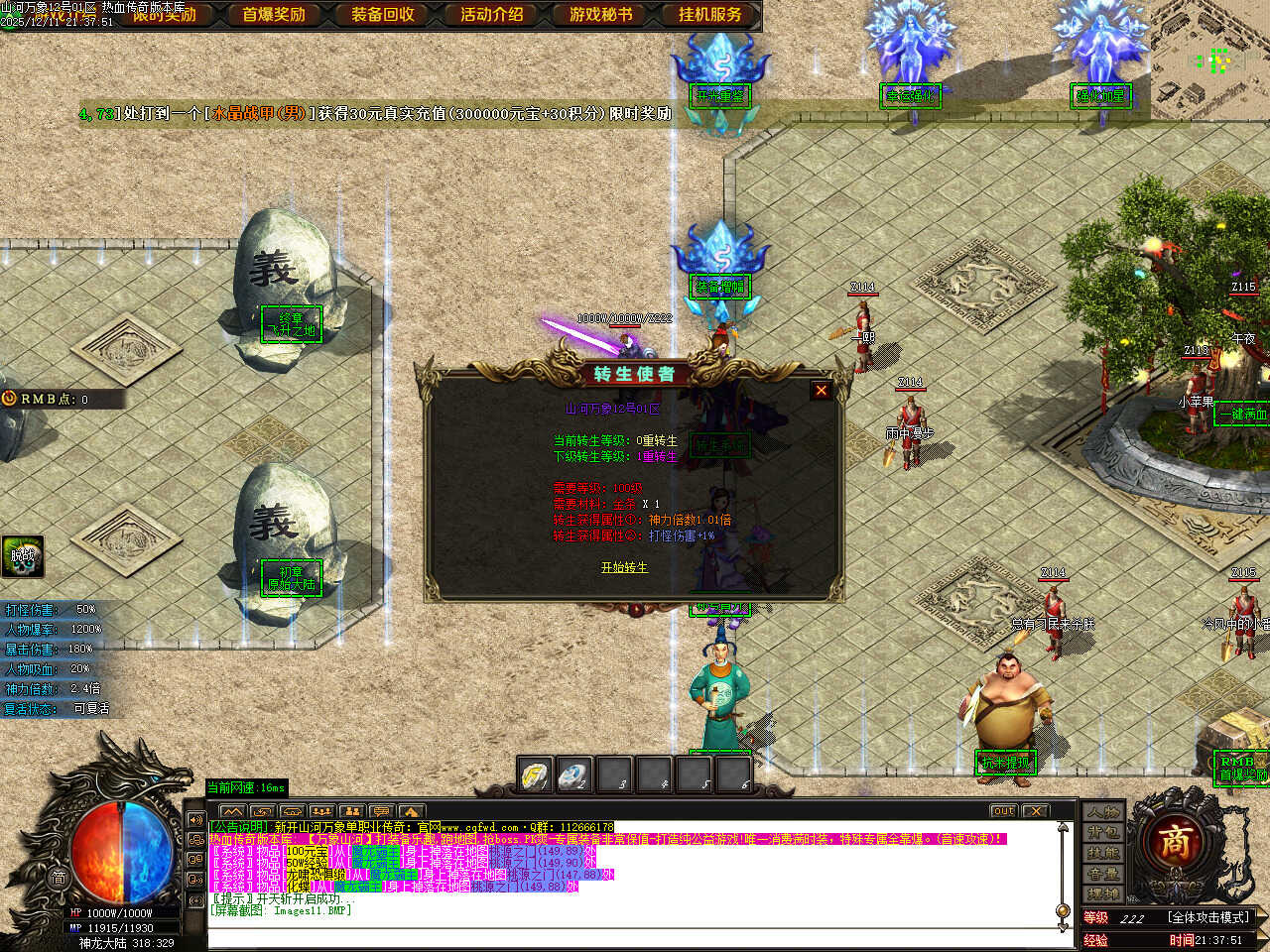
Task: Open the 首爆奖励 menu
Action: tap(274, 15)
